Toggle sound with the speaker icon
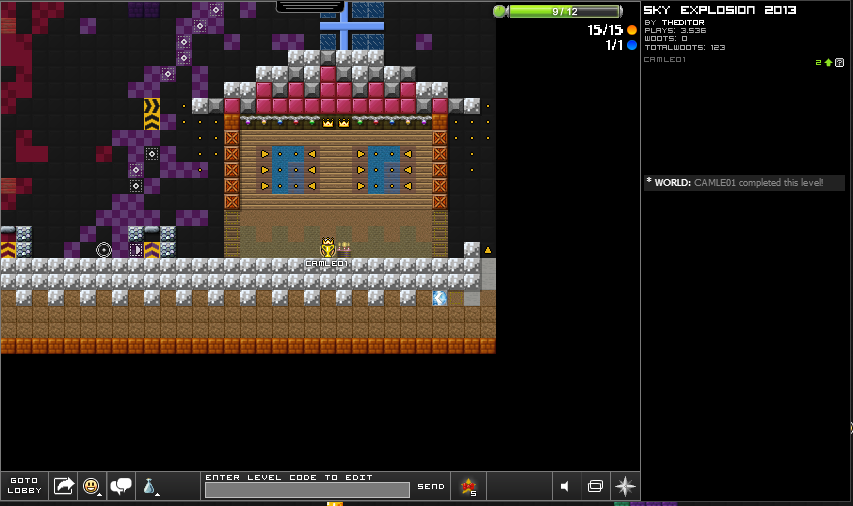 (566, 486)
